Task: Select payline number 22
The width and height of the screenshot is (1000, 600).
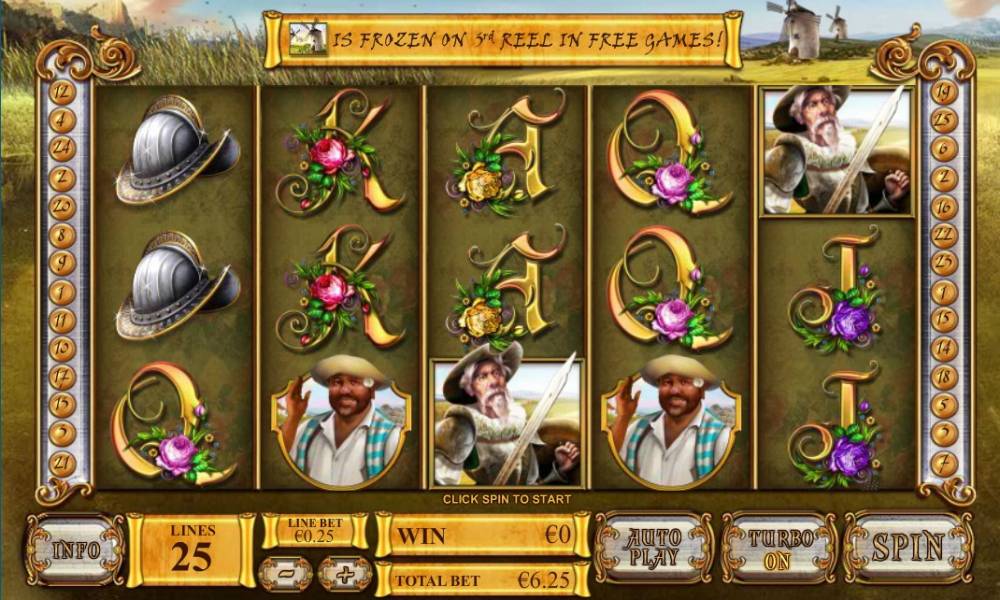Action: 943,236
